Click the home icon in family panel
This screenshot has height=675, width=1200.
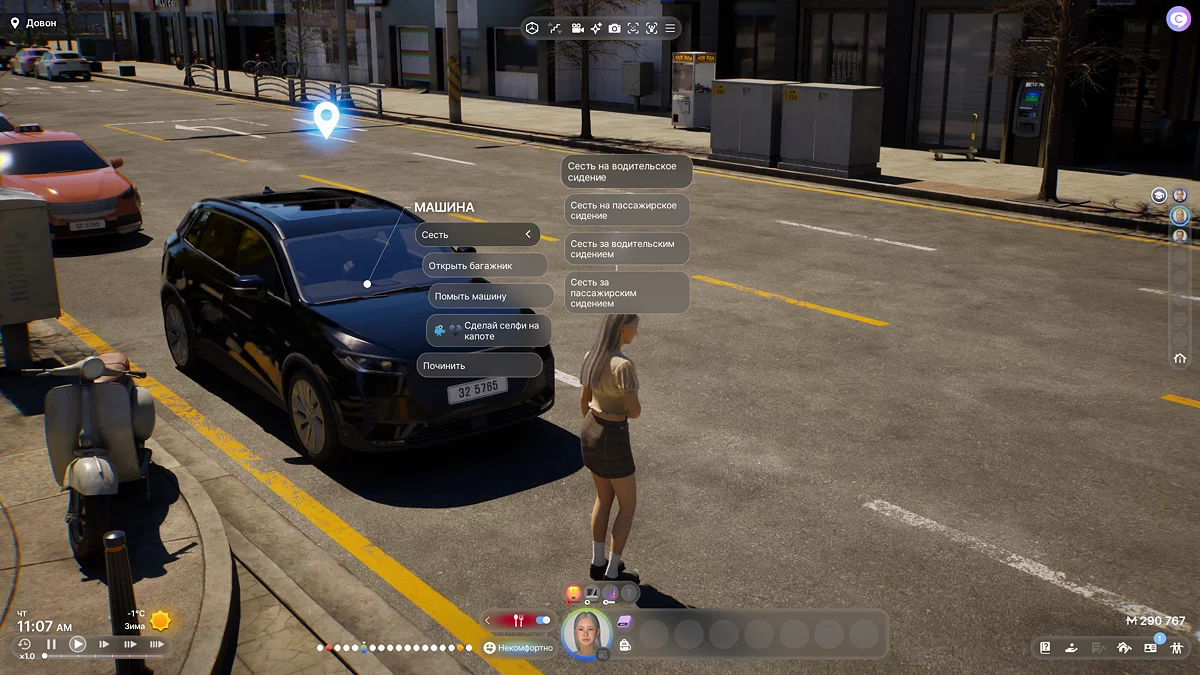click(x=1180, y=359)
